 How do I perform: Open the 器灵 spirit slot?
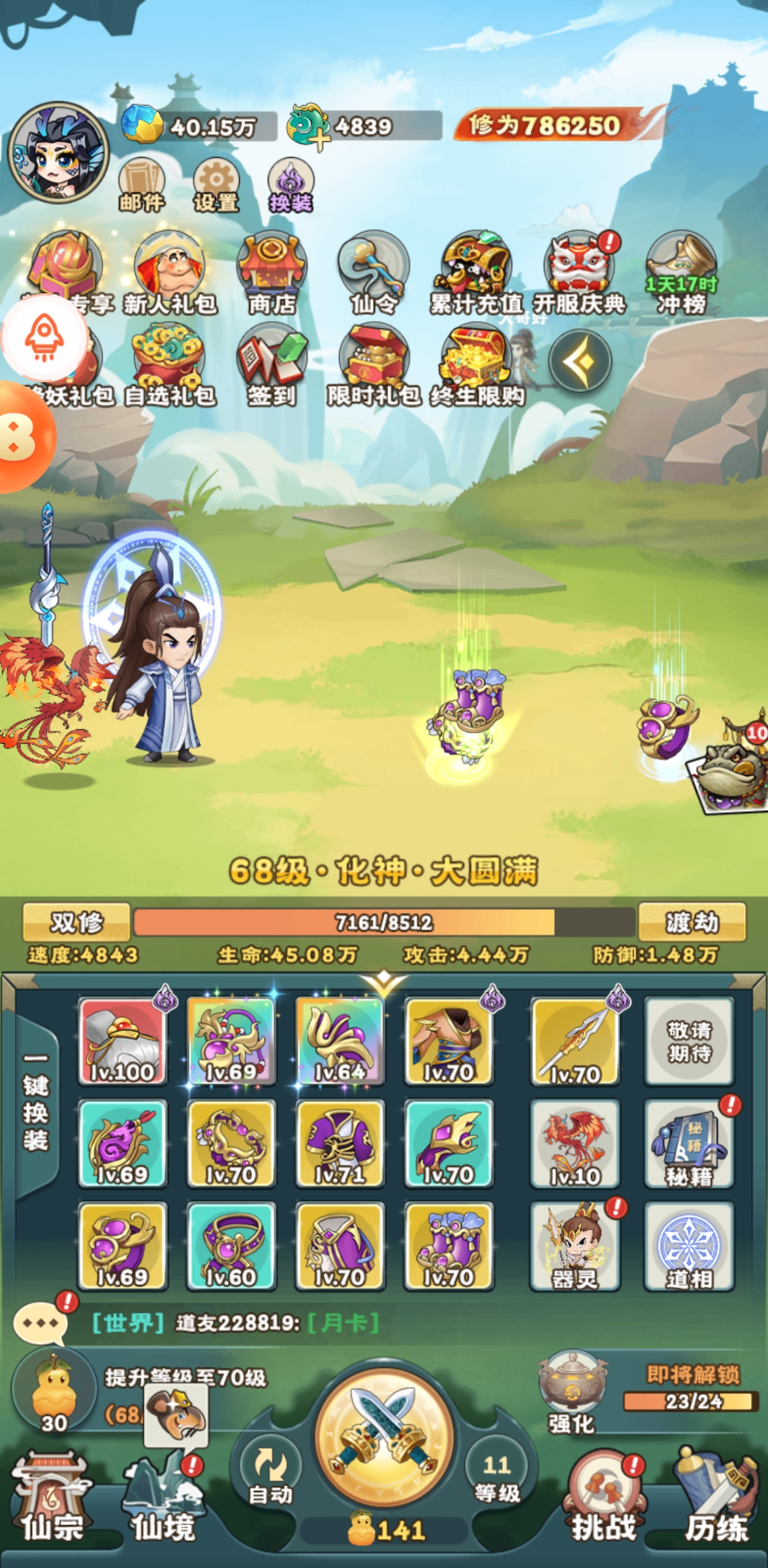[575, 1246]
